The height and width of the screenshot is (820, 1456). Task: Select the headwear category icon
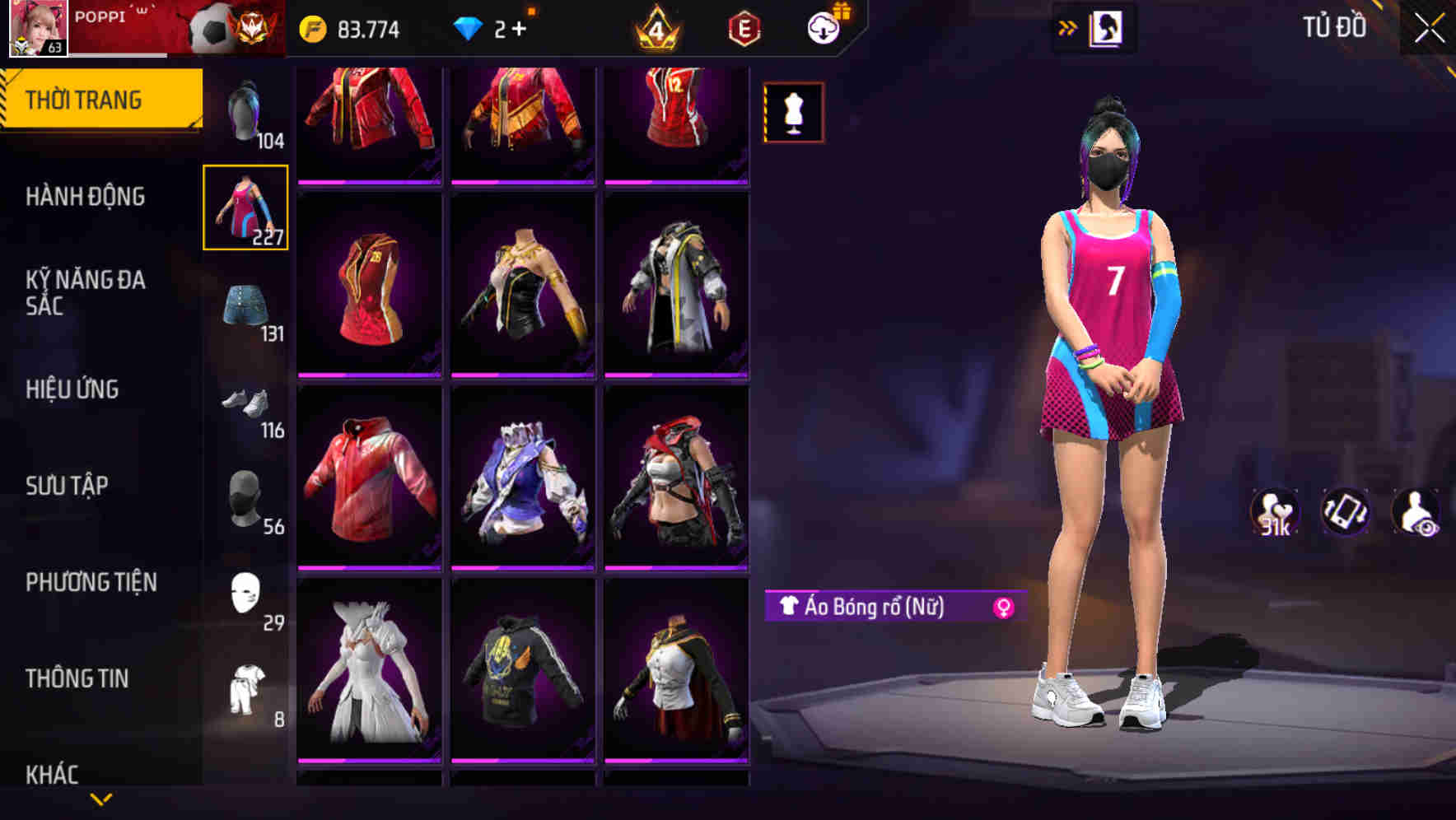pos(246,498)
